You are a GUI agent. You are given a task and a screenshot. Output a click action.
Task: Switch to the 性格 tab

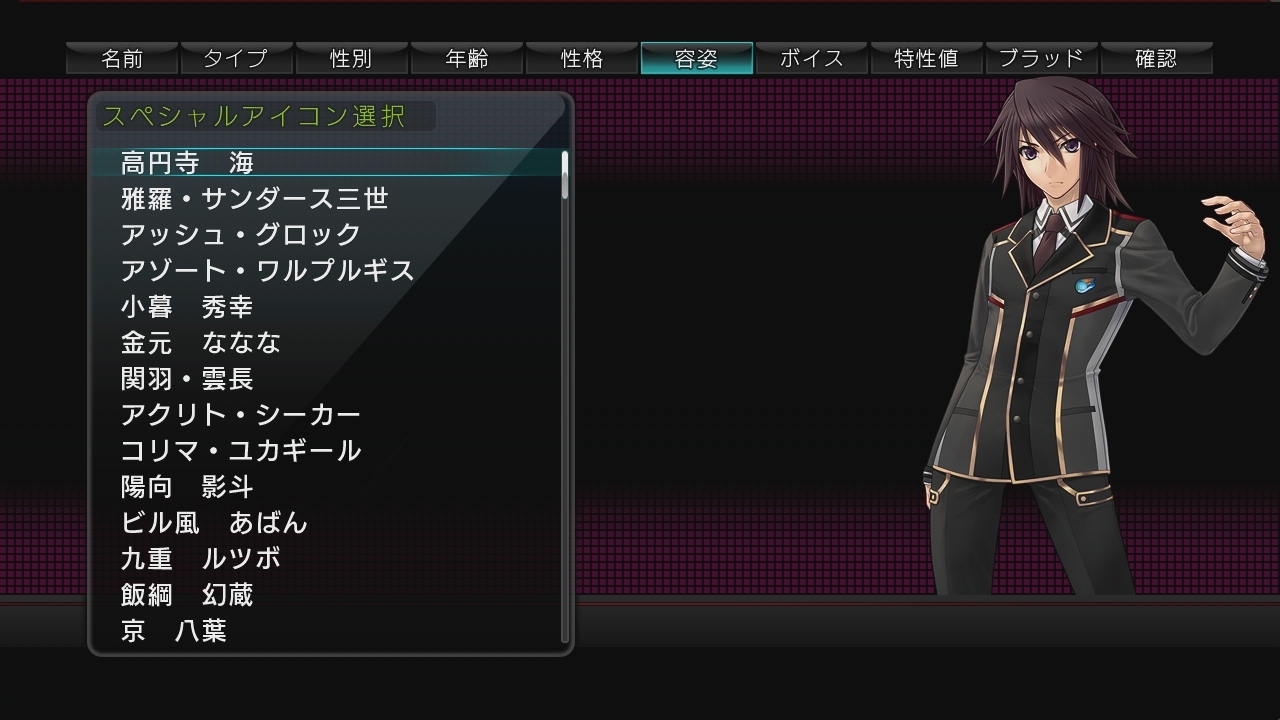point(581,58)
